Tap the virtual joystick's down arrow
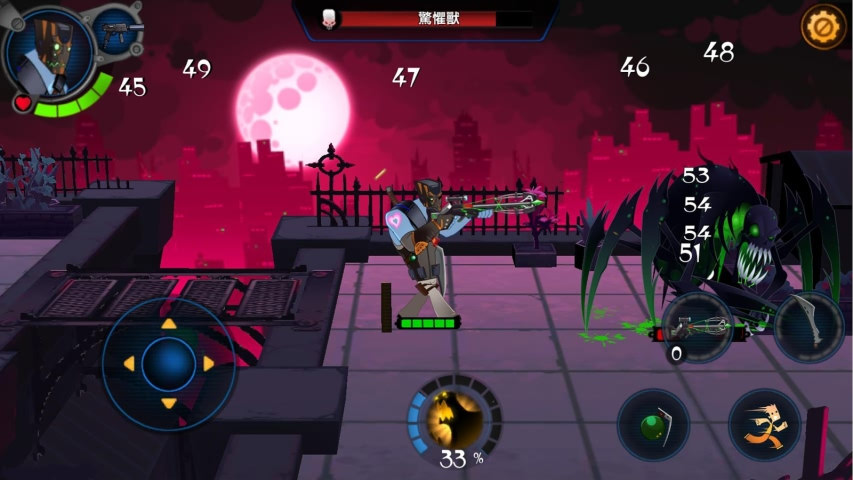The height and width of the screenshot is (480, 853). point(169,404)
